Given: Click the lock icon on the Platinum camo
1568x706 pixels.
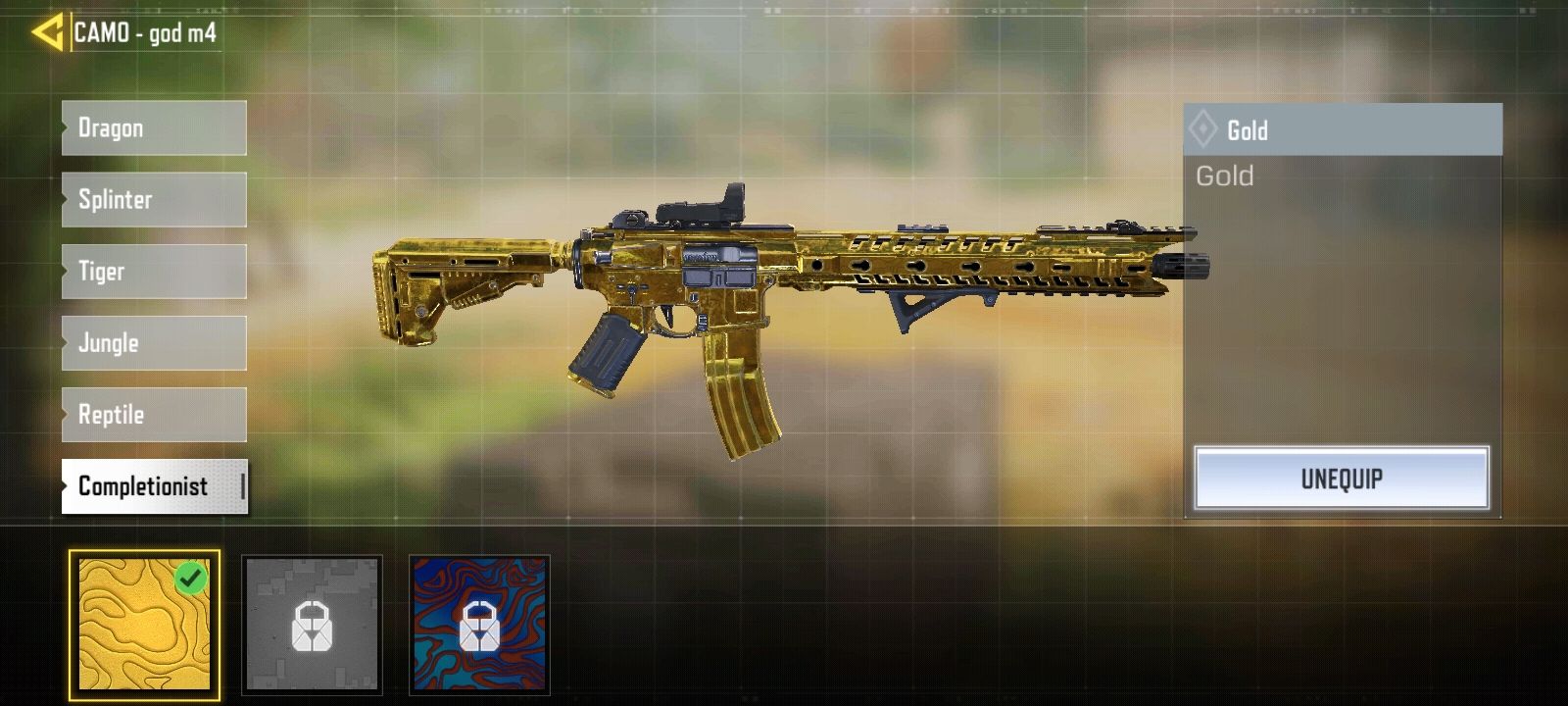Looking at the screenshot, I should (x=312, y=625).
